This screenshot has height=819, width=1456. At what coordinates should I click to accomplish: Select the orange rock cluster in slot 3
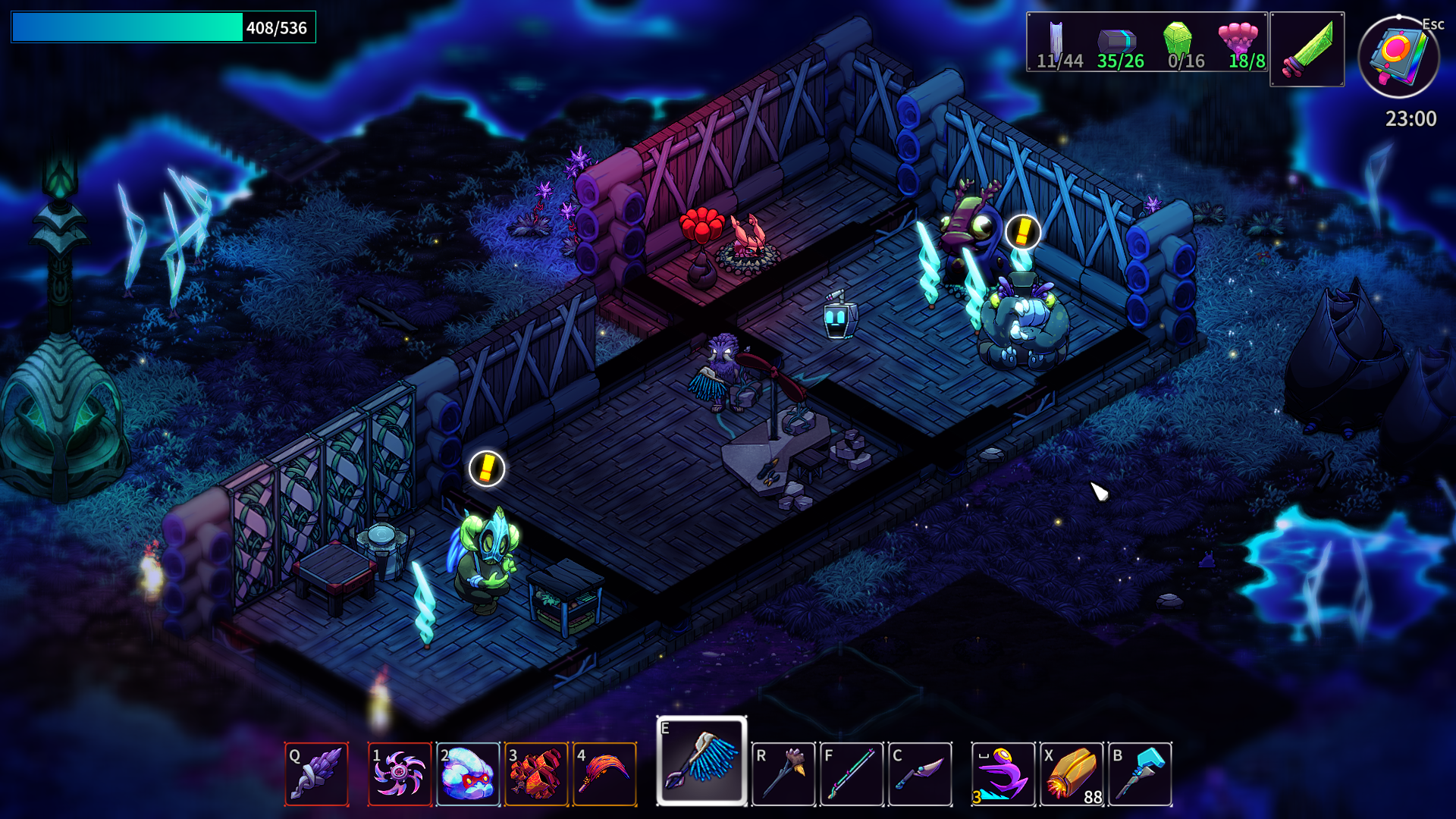point(536,773)
